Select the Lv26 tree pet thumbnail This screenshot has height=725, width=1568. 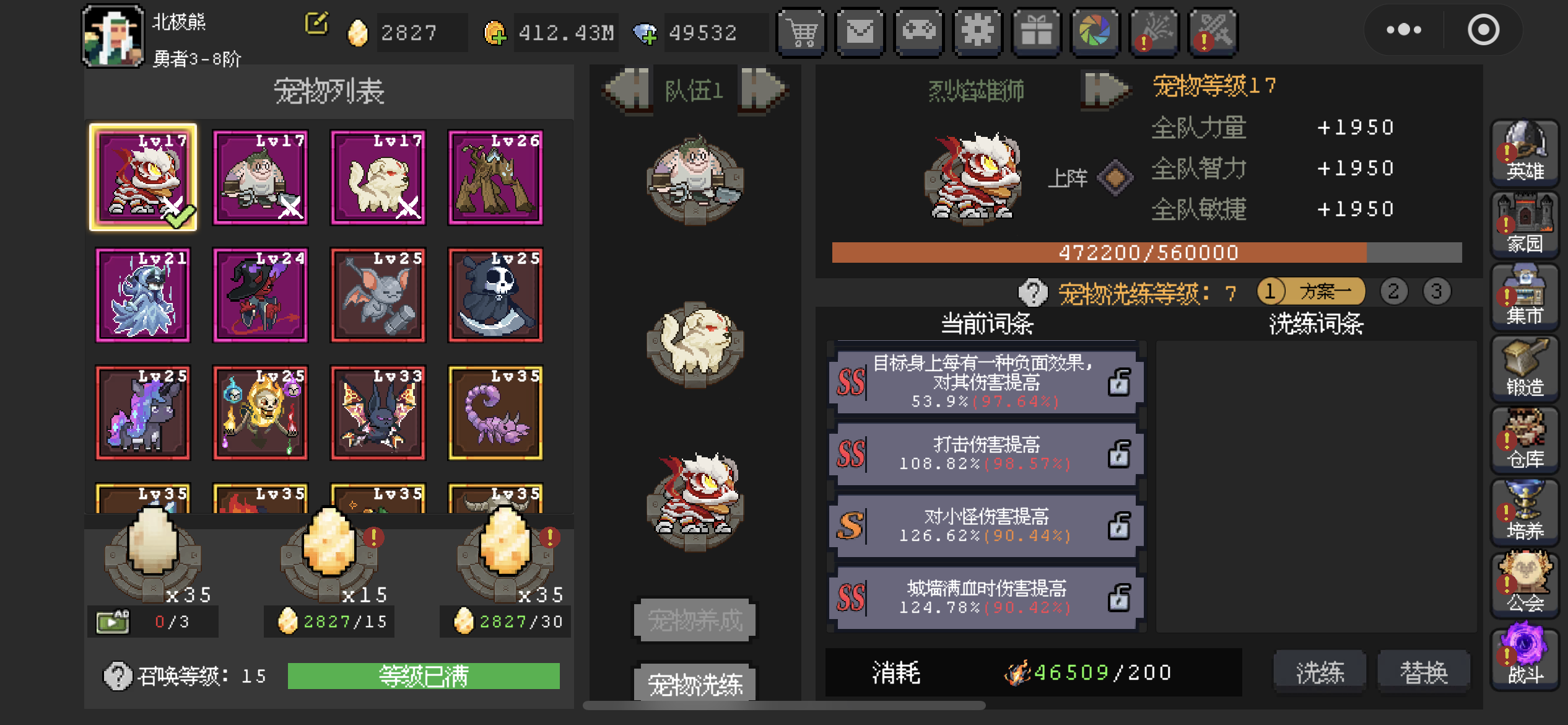coord(495,178)
